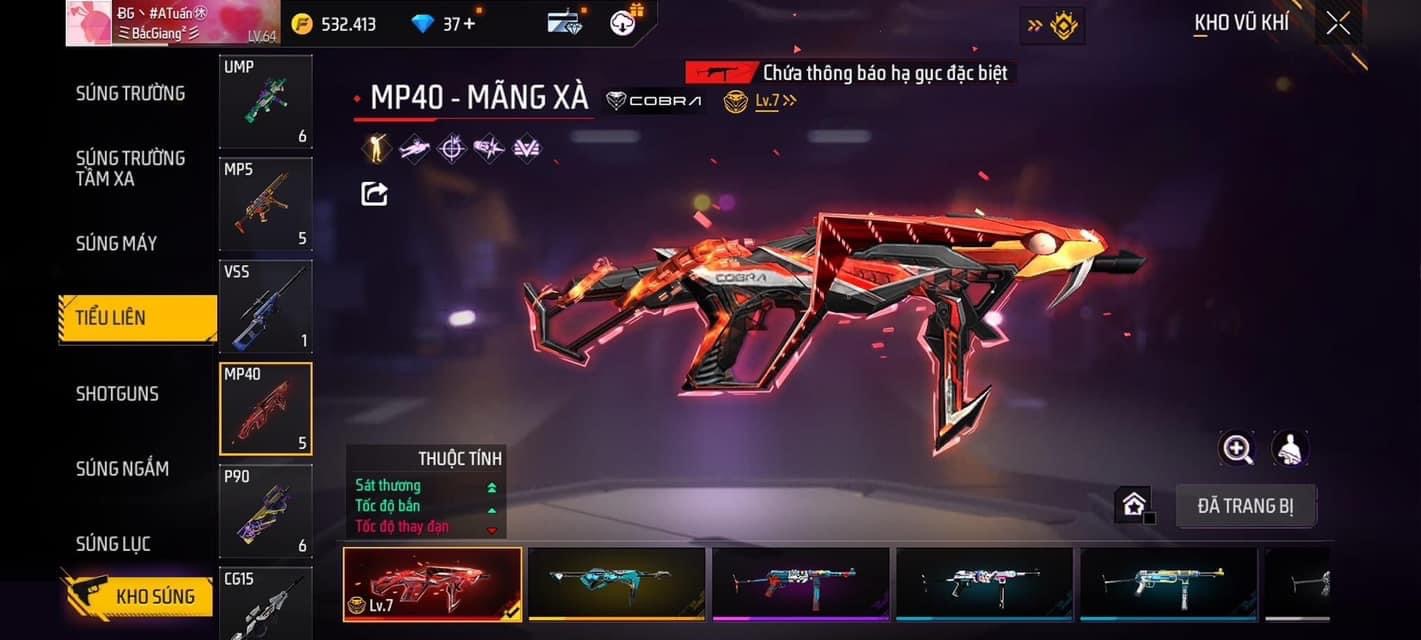Choose the VSS weapon tile
This screenshot has width=1421, height=640.
(x=266, y=306)
